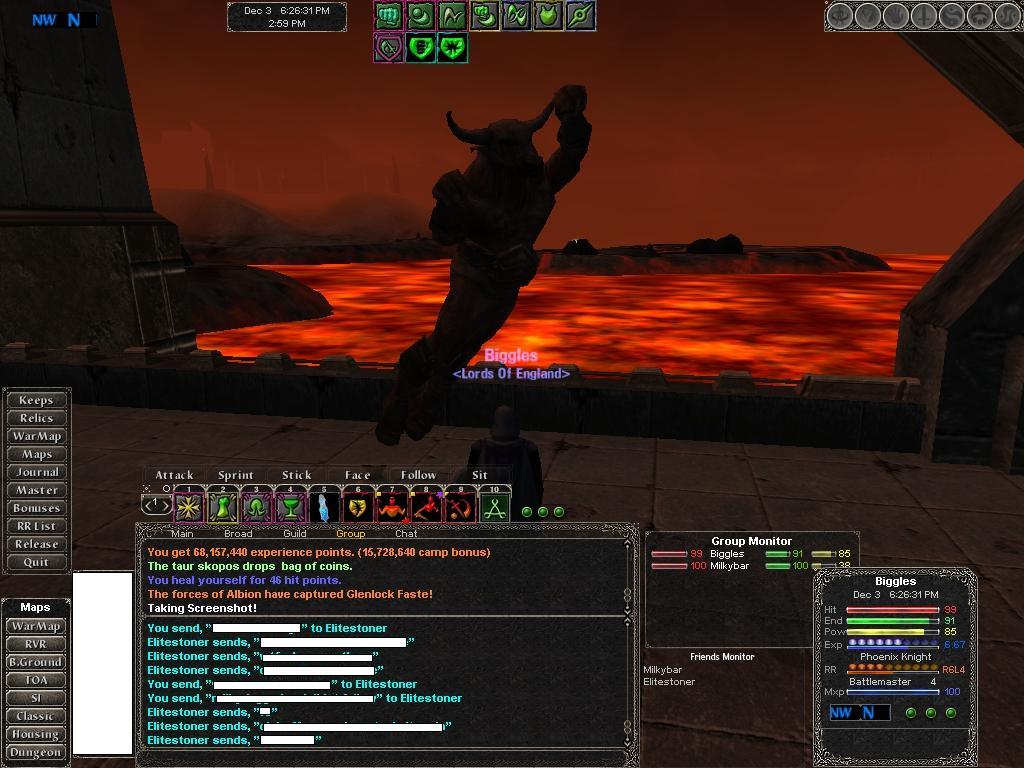Open the Journal
1024x768 pixels.
37,472
